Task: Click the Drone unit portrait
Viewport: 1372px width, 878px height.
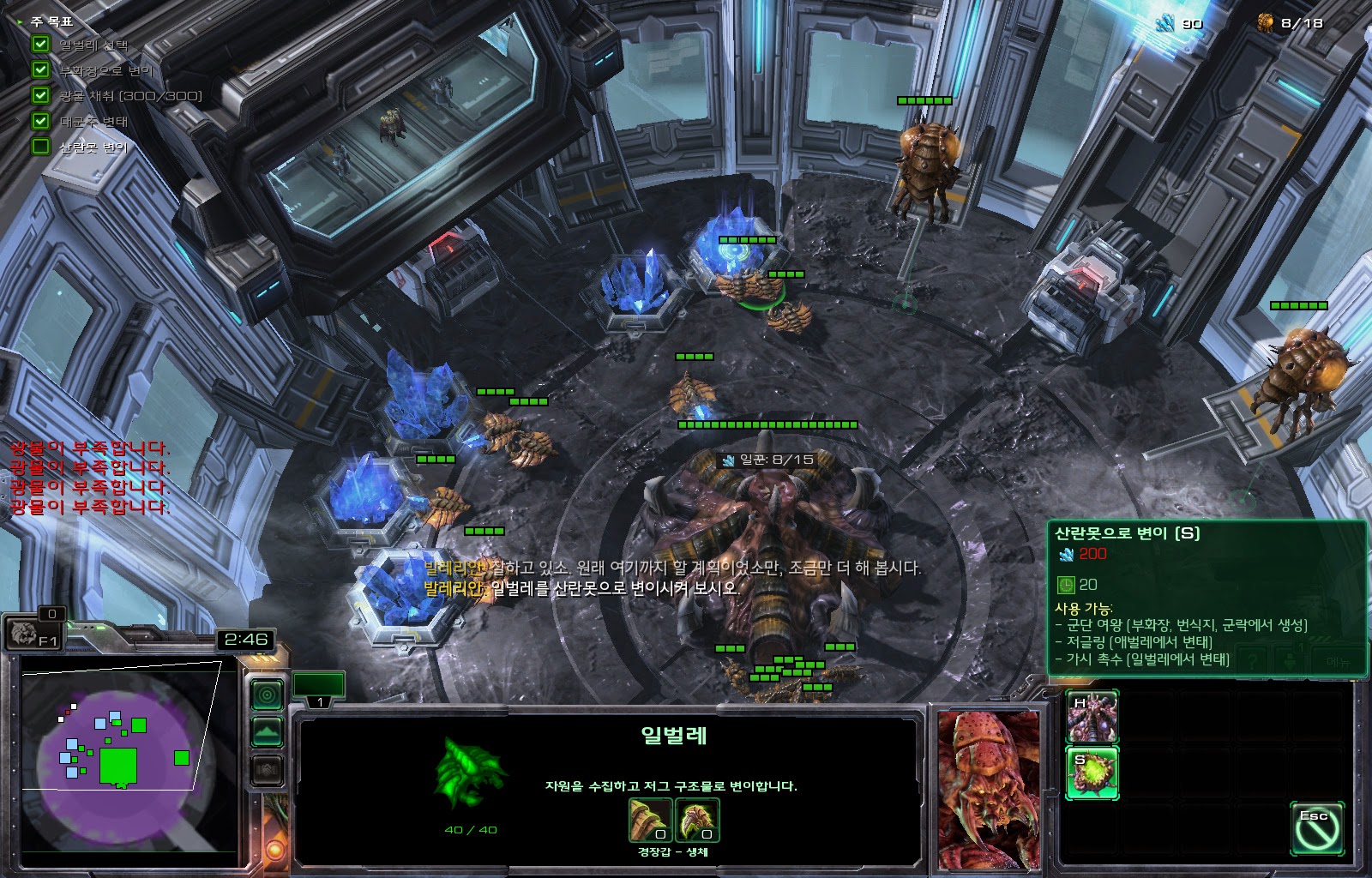Action: tap(989, 788)
